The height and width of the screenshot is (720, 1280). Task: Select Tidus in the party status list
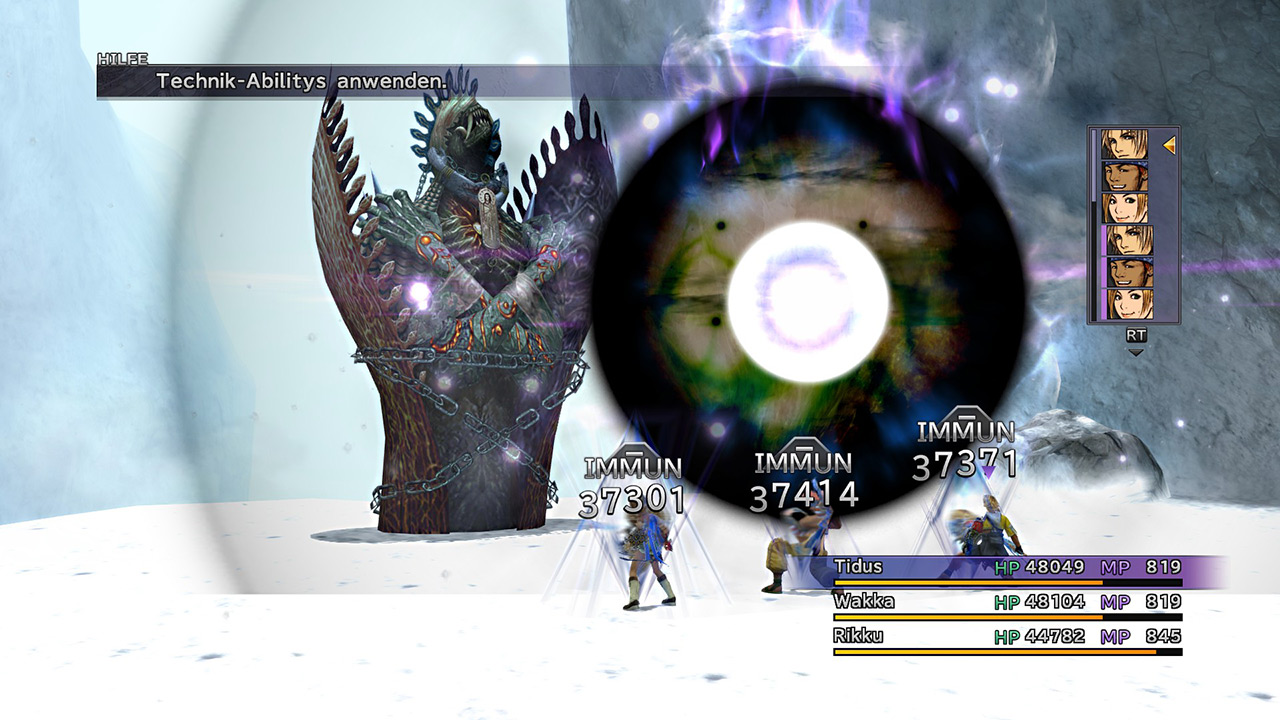[1007, 568]
